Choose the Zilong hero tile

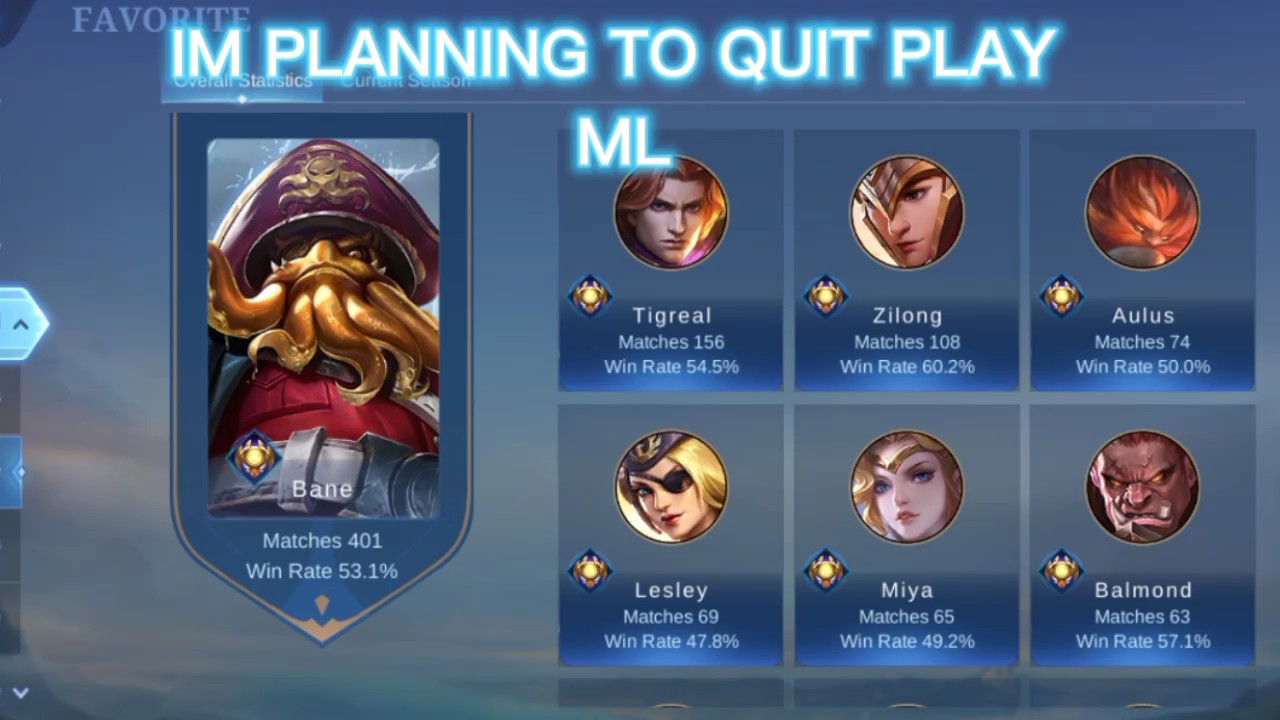tap(907, 260)
